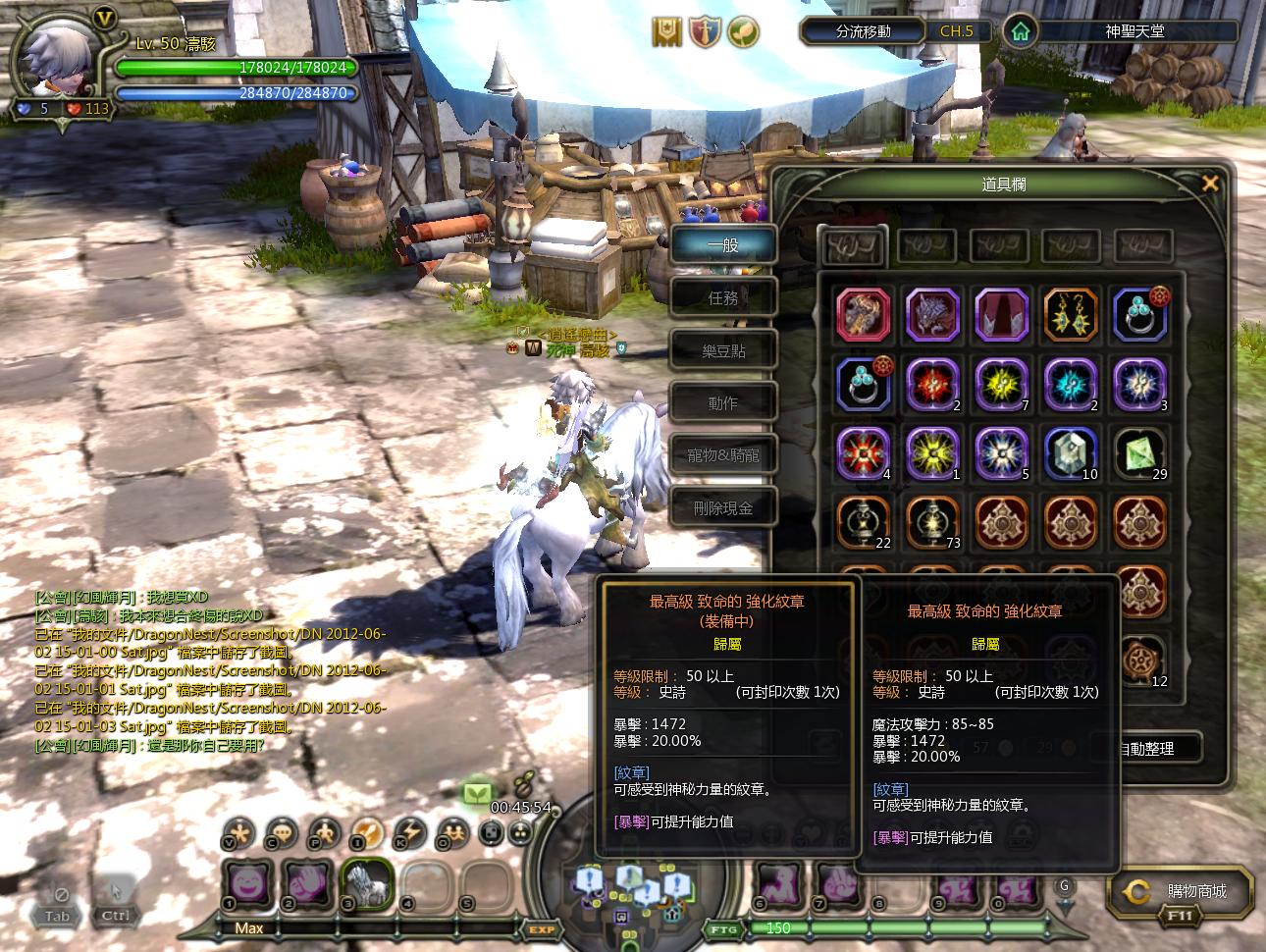
Task: Open the 分流移動 channel selector
Action: pyautogui.click(x=863, y=31)
